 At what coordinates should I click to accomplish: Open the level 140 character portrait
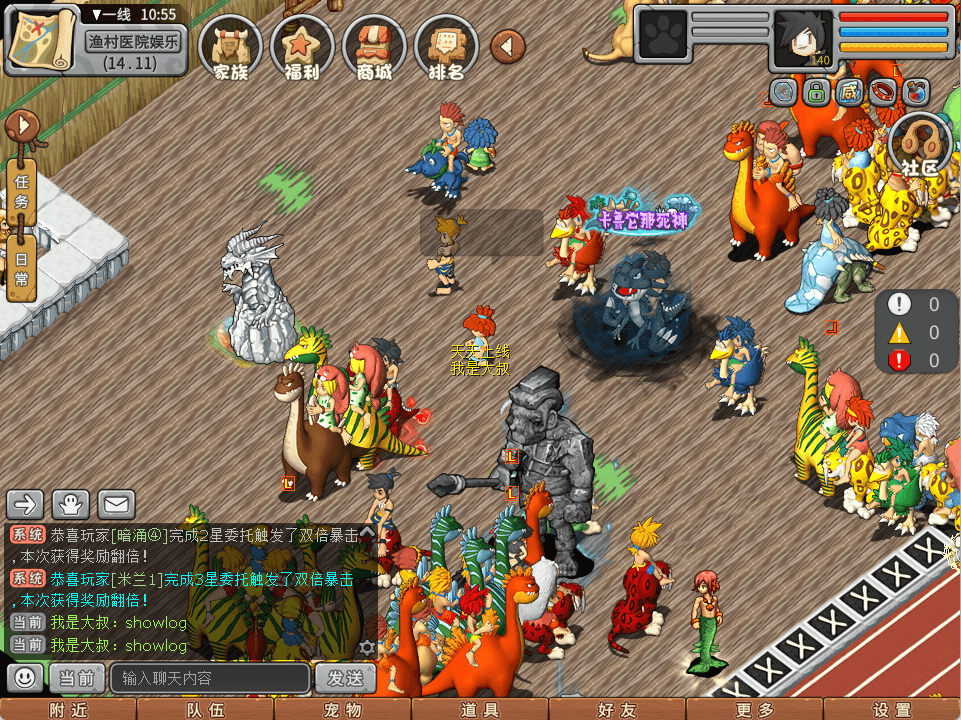(804, 38)
